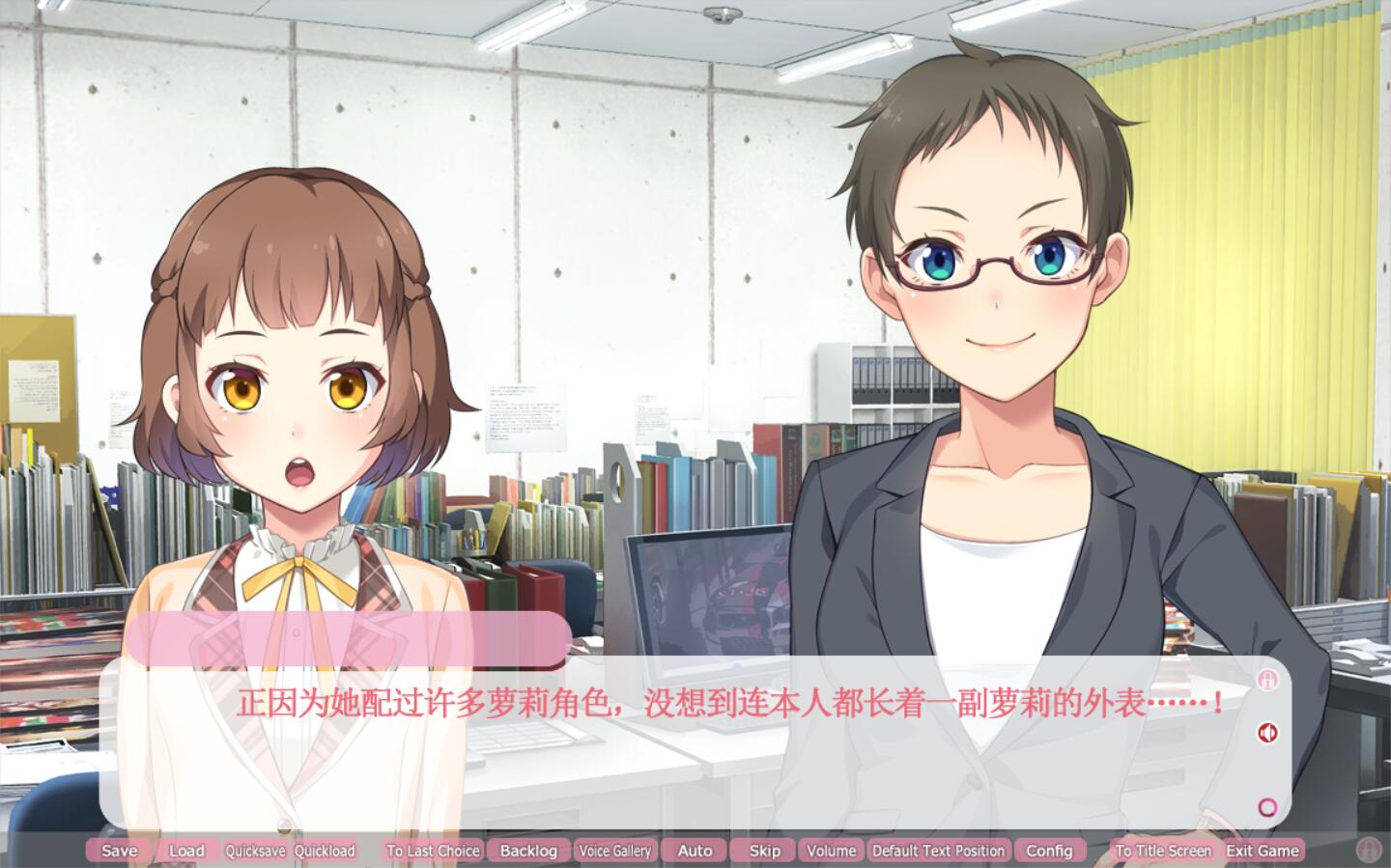Jump back To Last Choice
The height and width of the screenshot is (868, 1391).
(x=433, y=851)
